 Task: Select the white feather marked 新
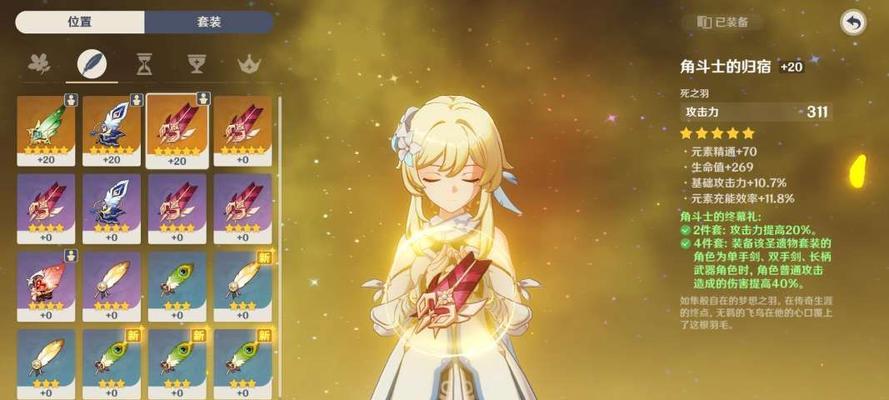point(242,284)
